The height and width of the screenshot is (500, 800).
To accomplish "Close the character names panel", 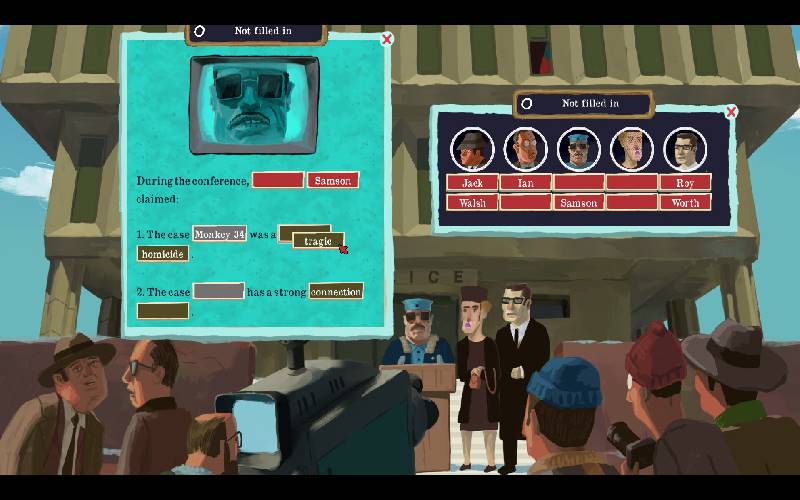I will pyautogui.click(x=731, y=111).
